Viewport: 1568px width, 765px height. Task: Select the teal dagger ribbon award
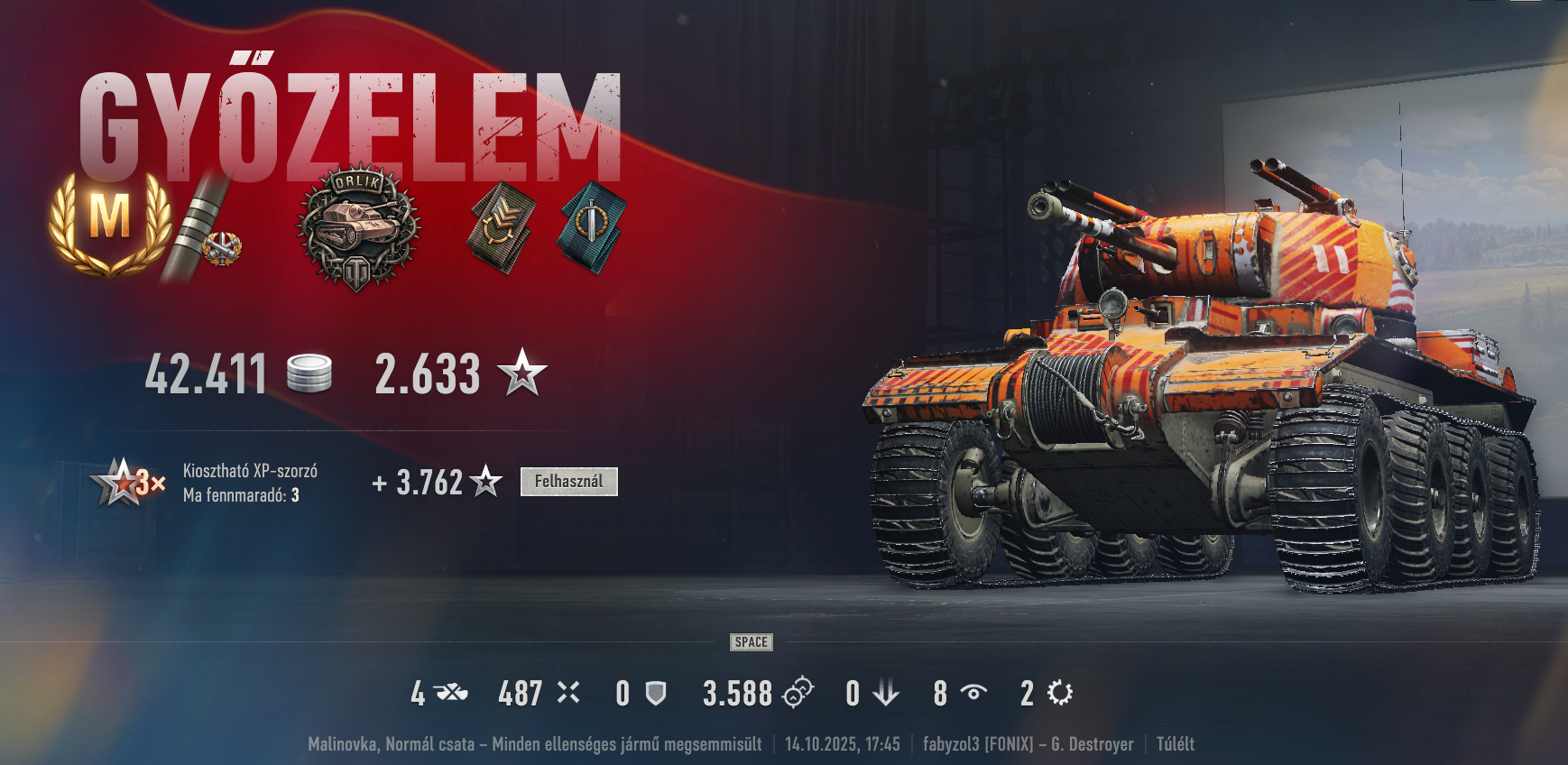click(593, 226)
